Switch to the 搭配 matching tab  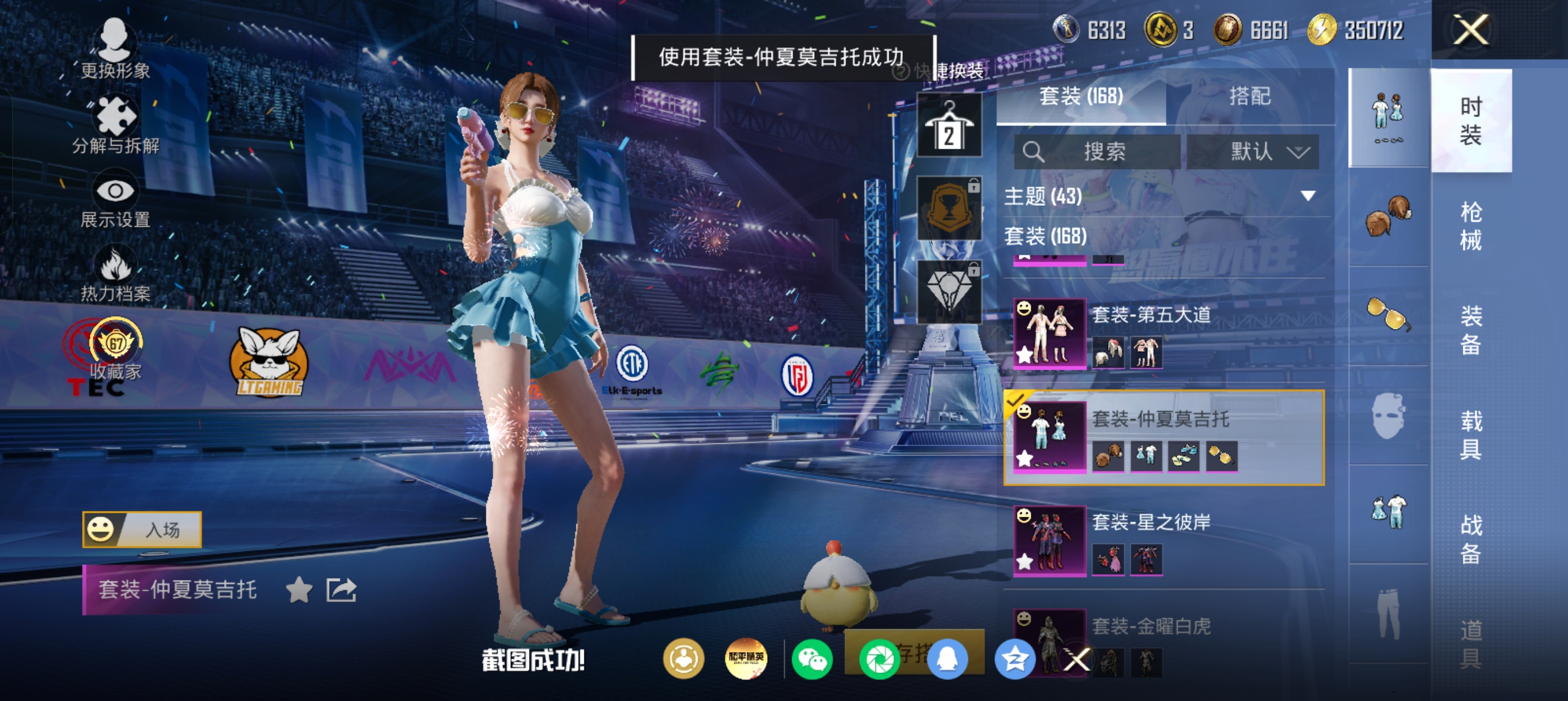coord(1249,96)
